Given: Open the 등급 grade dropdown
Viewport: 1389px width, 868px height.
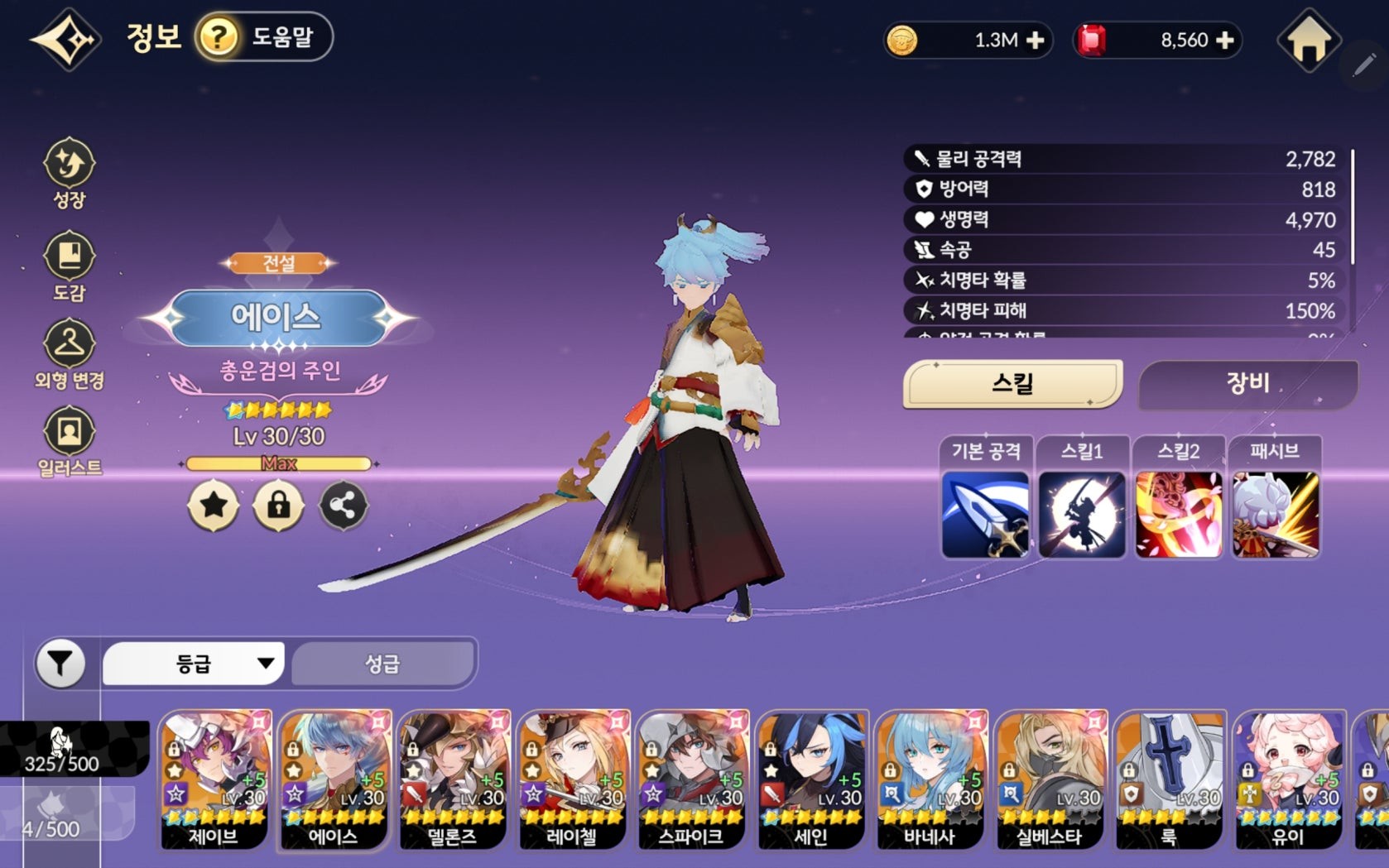Looking at the screenshot, I should 192,662.
